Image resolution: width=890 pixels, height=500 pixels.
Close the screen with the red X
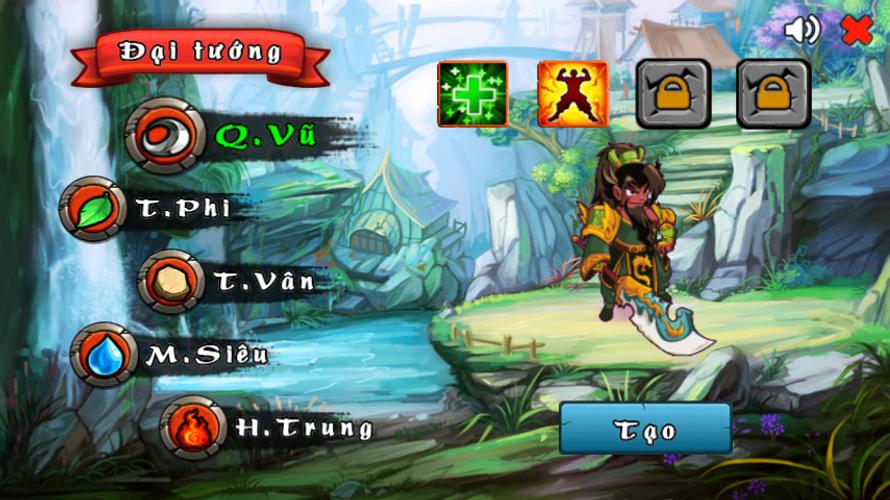pos(857,30)
